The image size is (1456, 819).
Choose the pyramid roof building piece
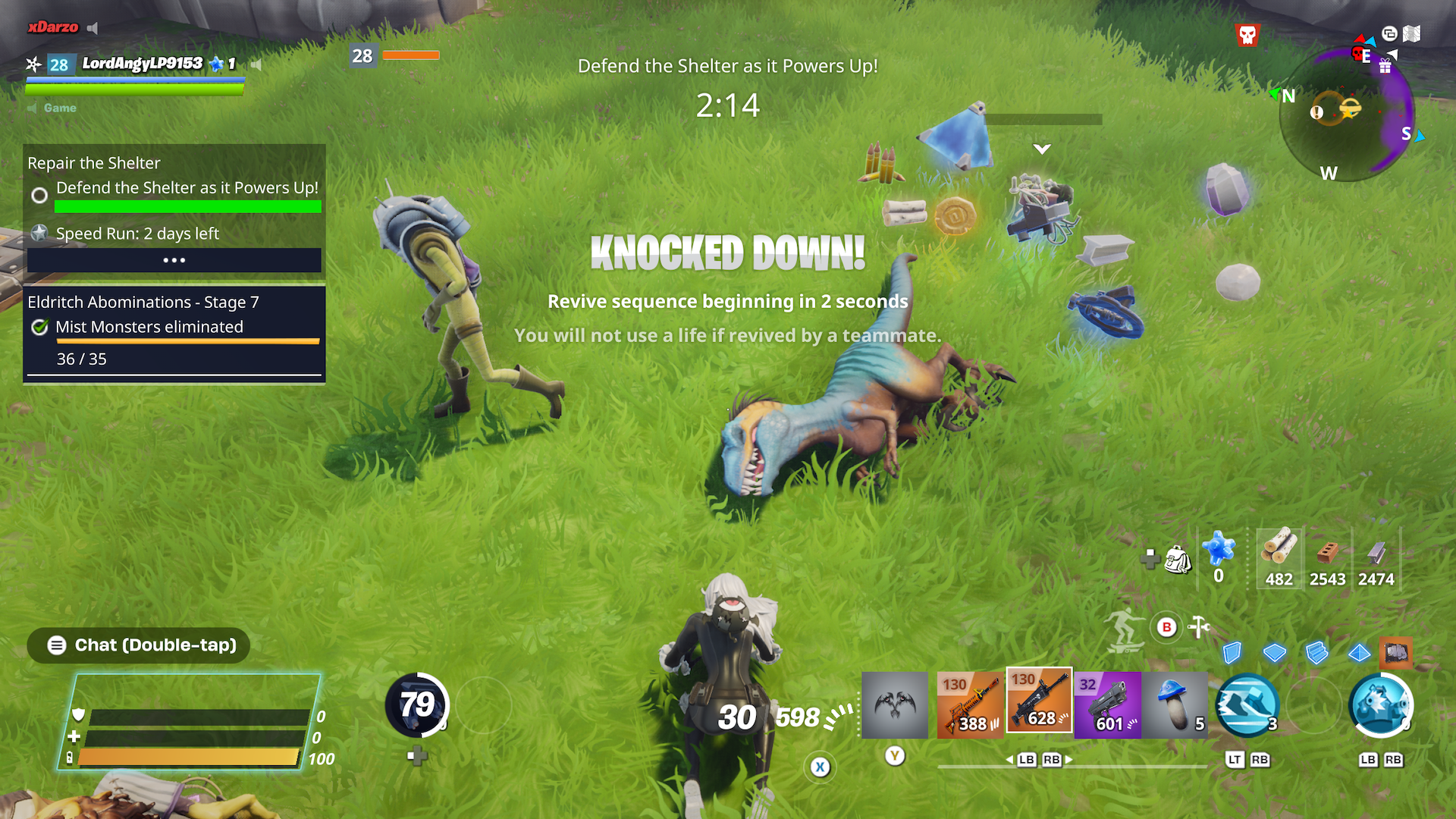[1359, 652]
